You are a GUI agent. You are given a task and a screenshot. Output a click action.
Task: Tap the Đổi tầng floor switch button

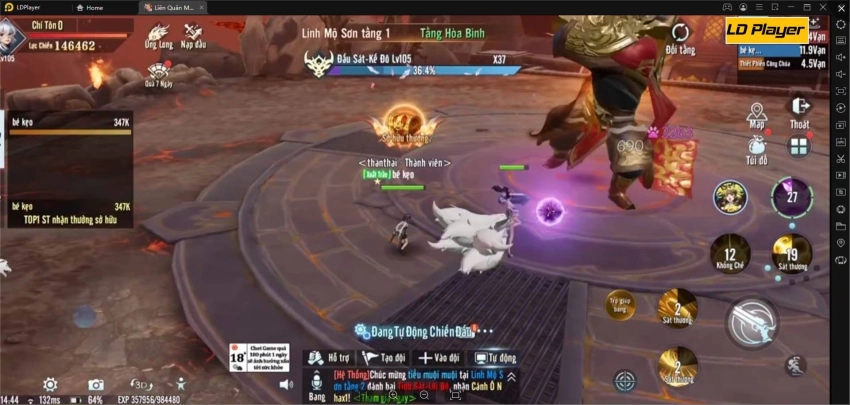coord(680,38)
